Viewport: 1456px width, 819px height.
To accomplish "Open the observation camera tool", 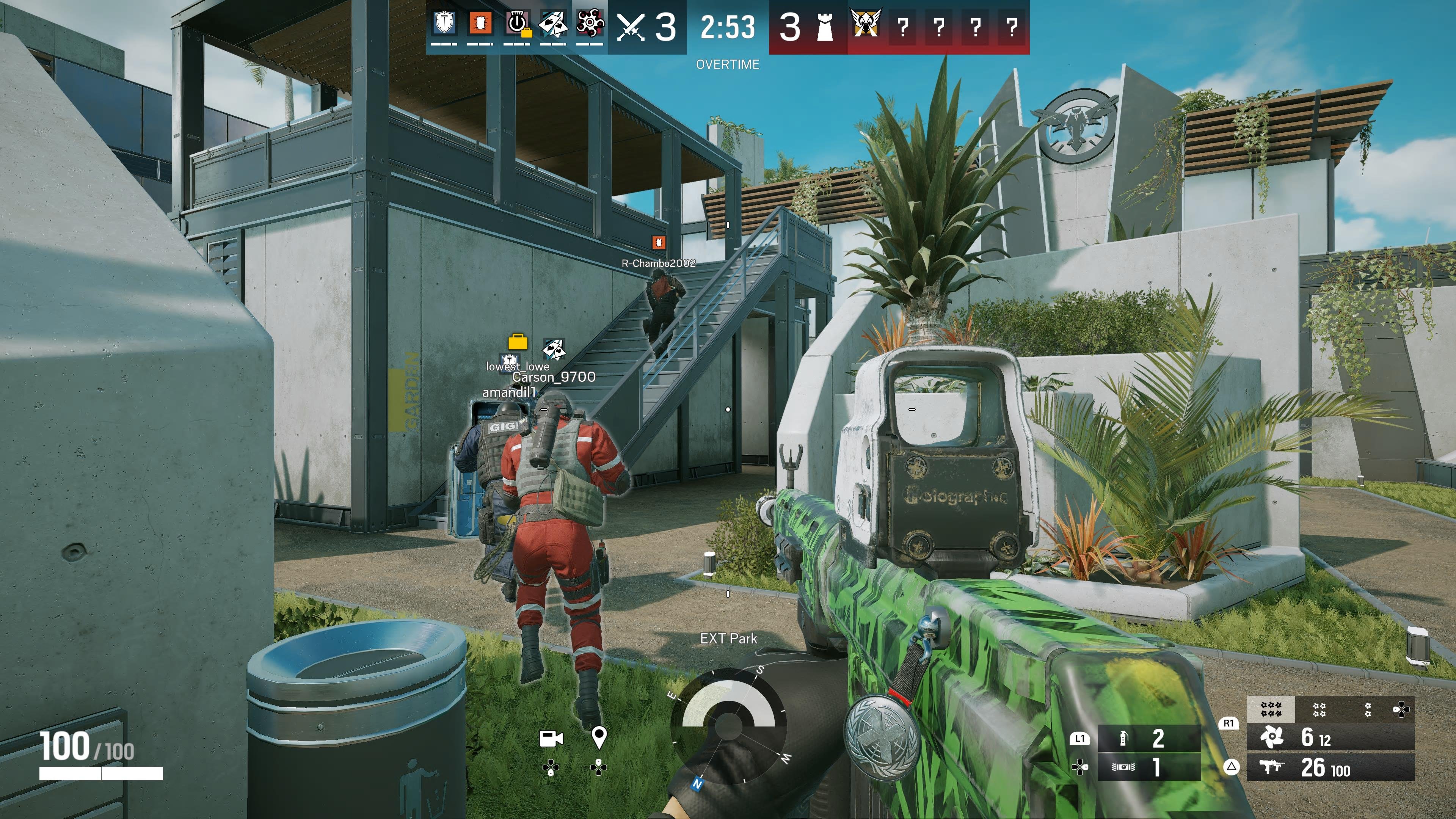I will coord(551,738).
